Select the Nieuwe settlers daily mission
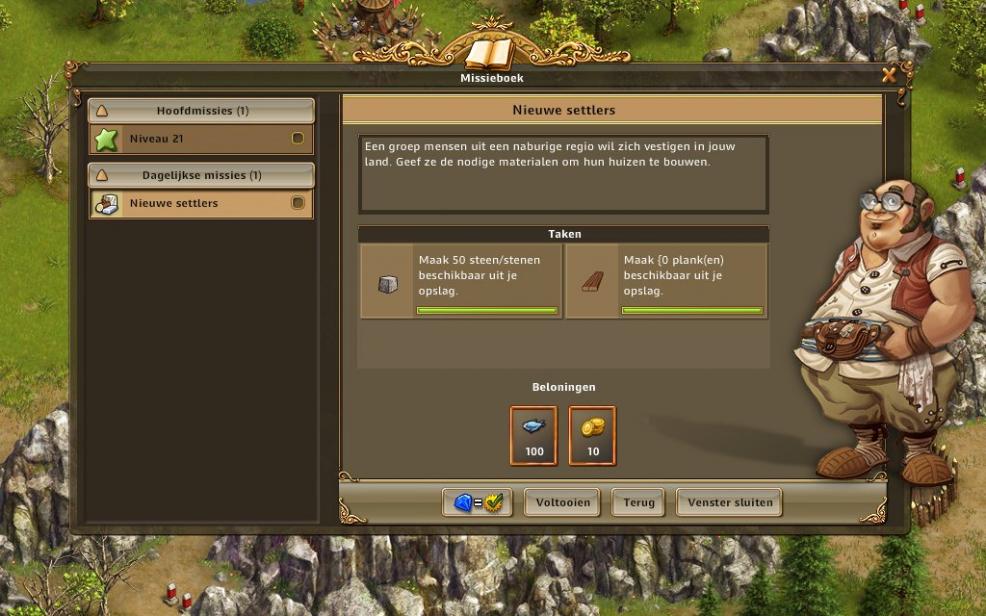 click(201, 203)
